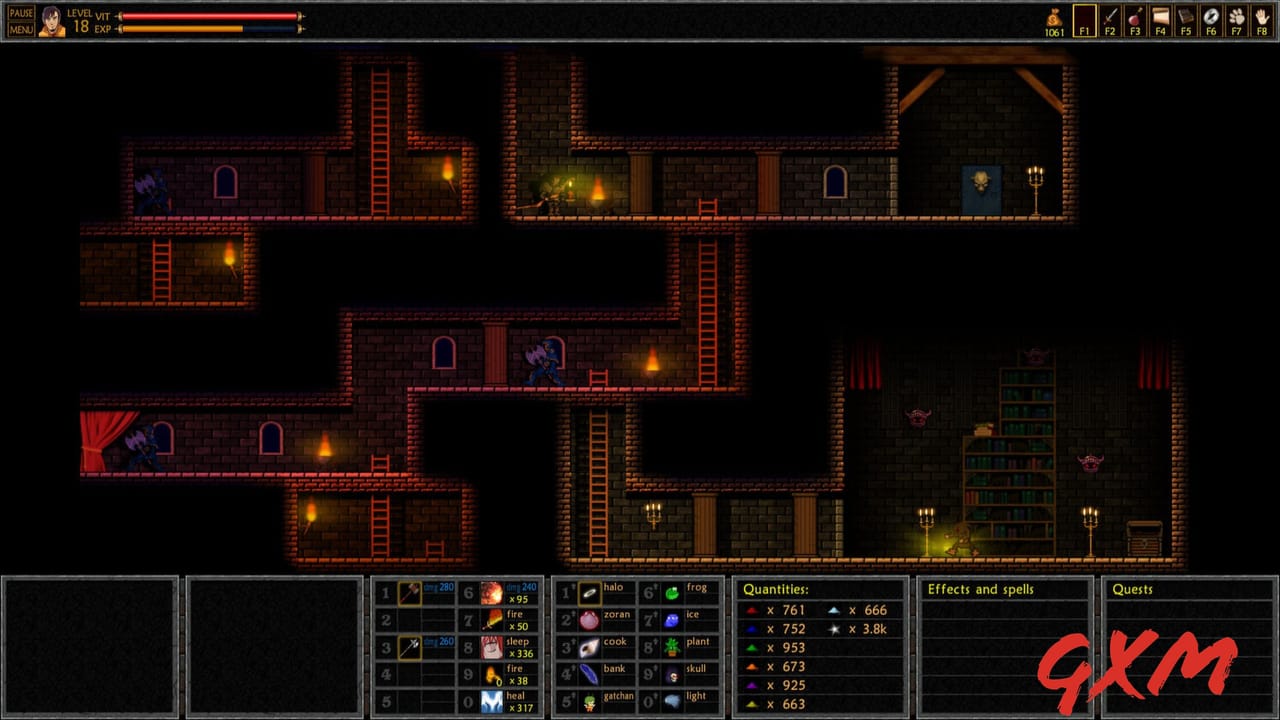This screenshot has height=720, width=1280.
Task: Pause the game with the PAUSE button
Action: (x=21, y=13)
